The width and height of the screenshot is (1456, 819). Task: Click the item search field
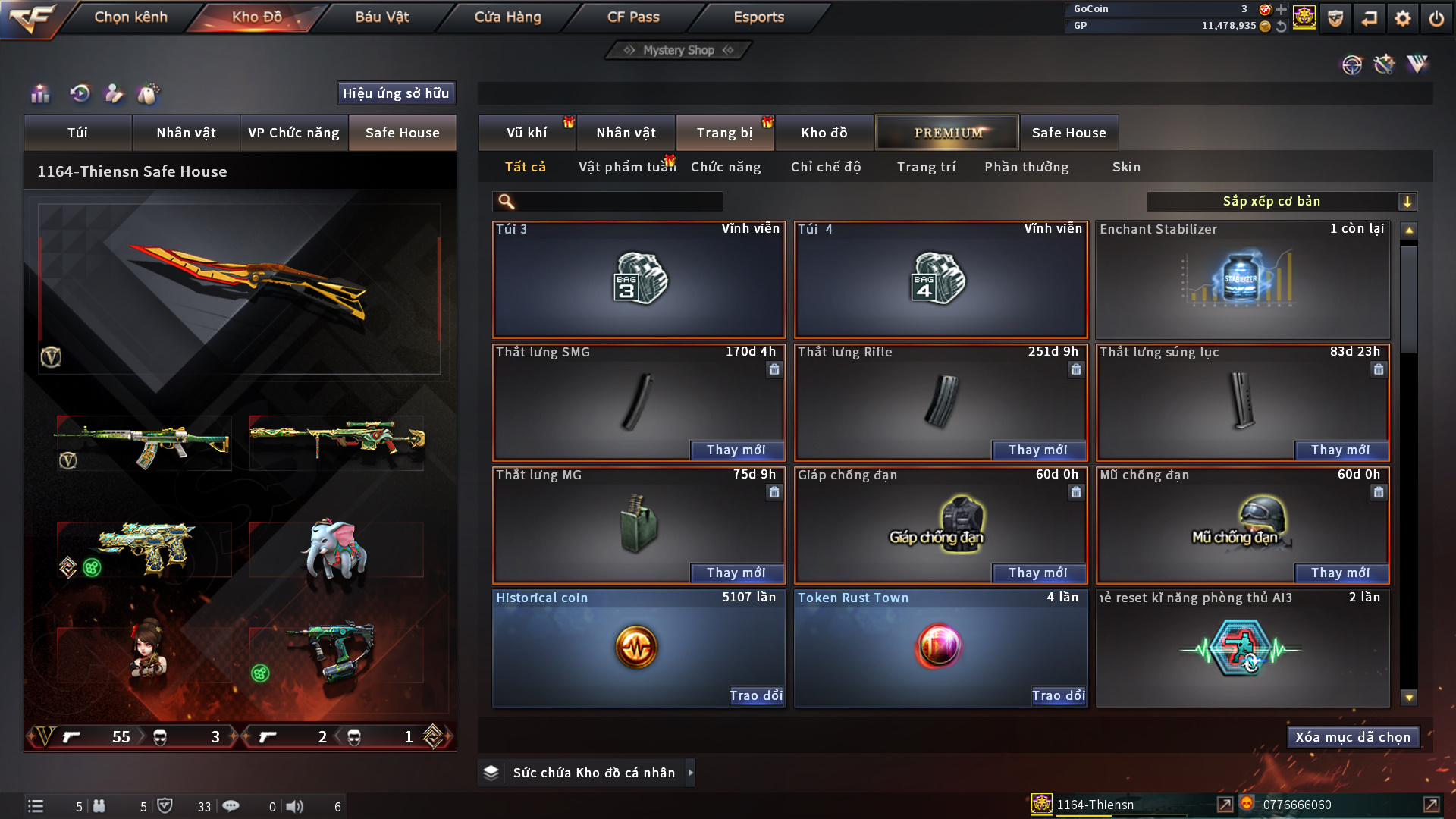click(x=618, y=202)
